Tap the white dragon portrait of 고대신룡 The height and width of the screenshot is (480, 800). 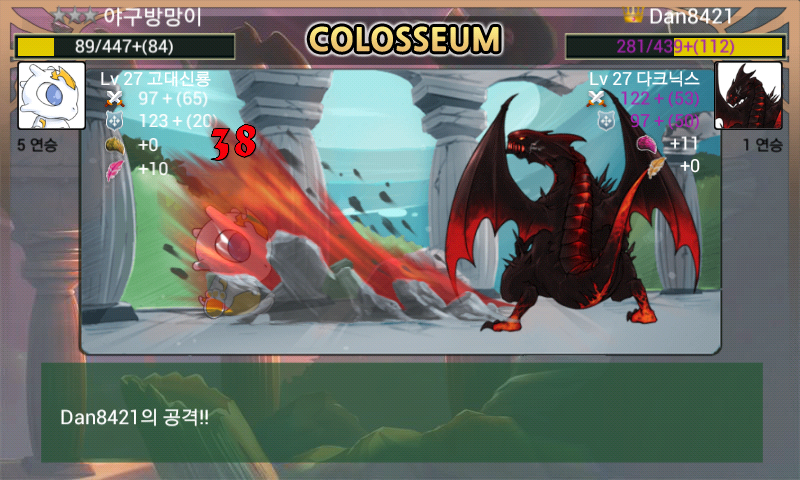pyautogui.click(x=51, y=96)
